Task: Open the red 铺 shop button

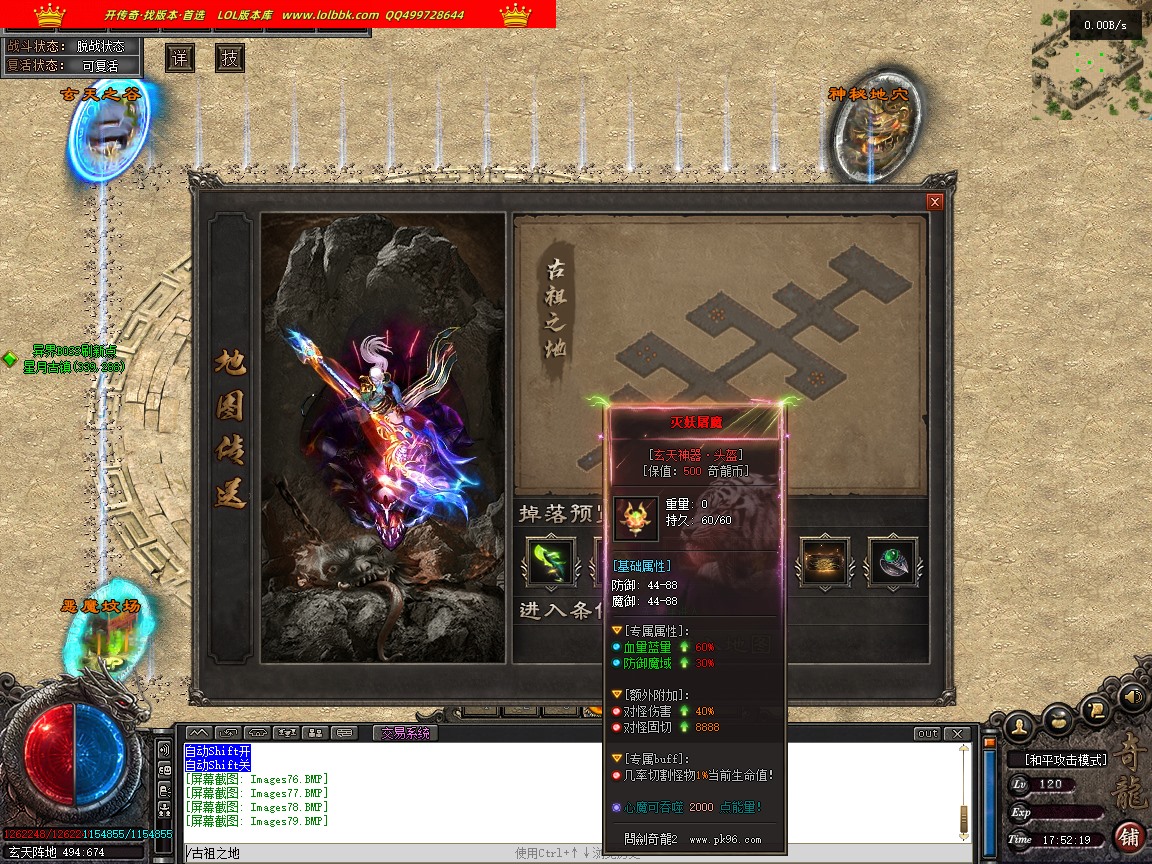Action: [1129, 836]
